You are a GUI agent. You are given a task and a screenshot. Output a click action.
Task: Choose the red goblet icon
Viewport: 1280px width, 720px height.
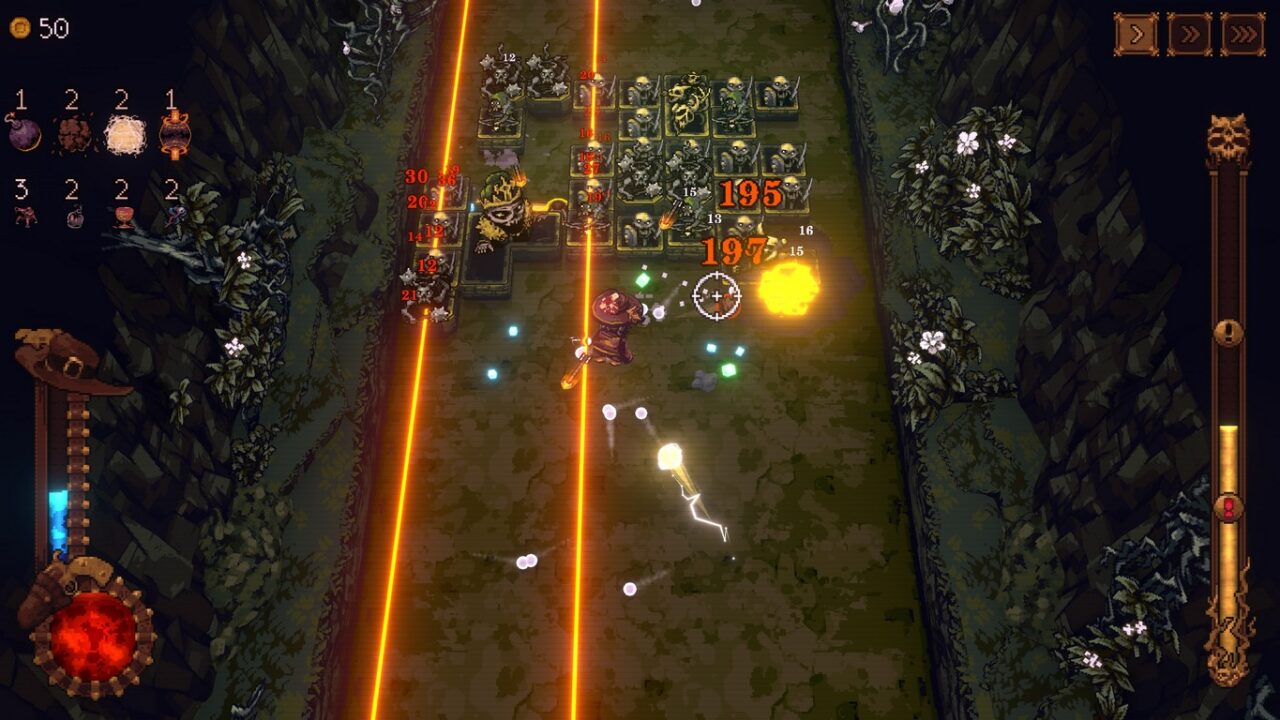[x=124, y=216]
